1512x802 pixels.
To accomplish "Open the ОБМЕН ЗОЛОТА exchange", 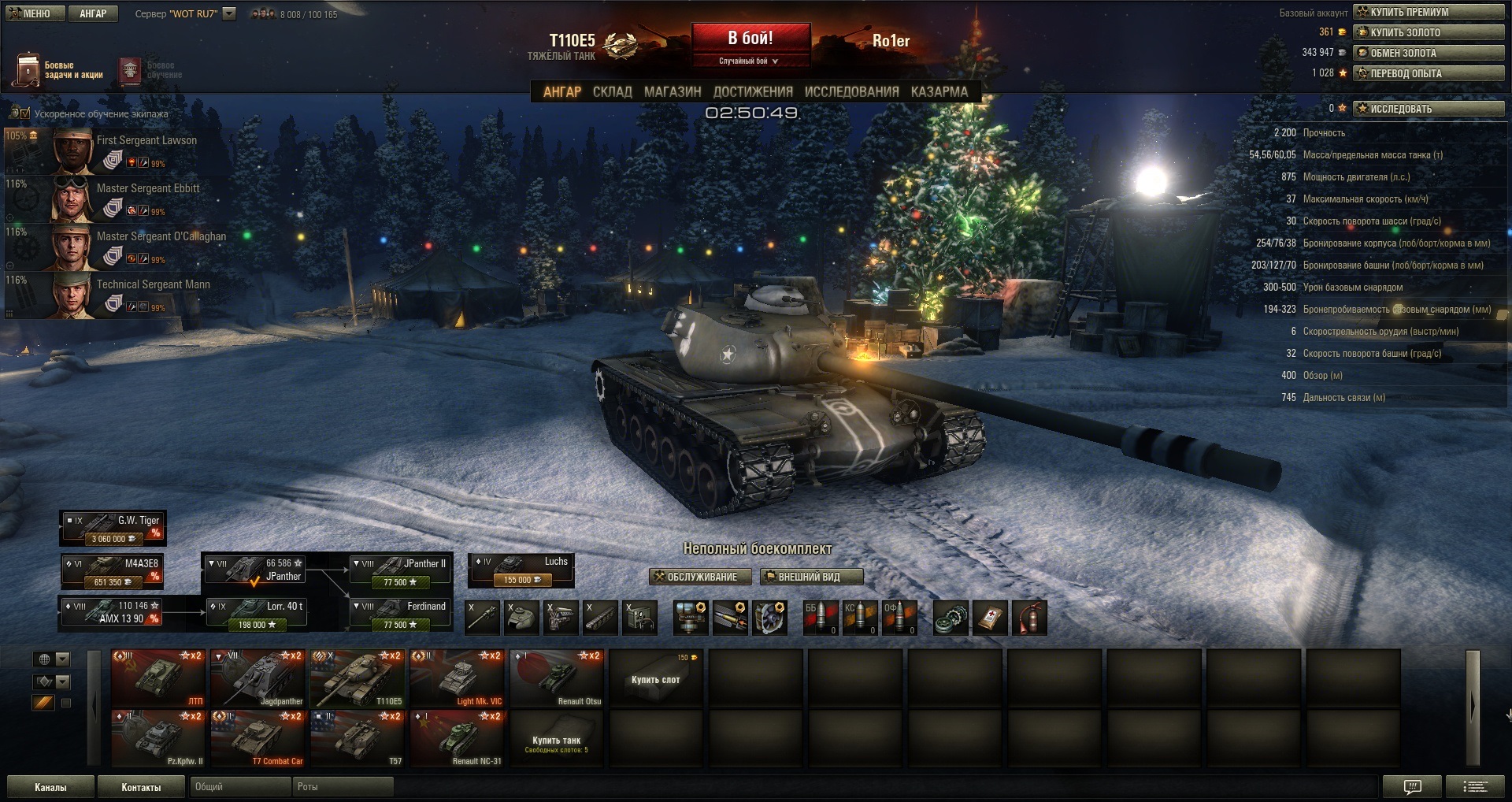I will [x=1429, y=53].
